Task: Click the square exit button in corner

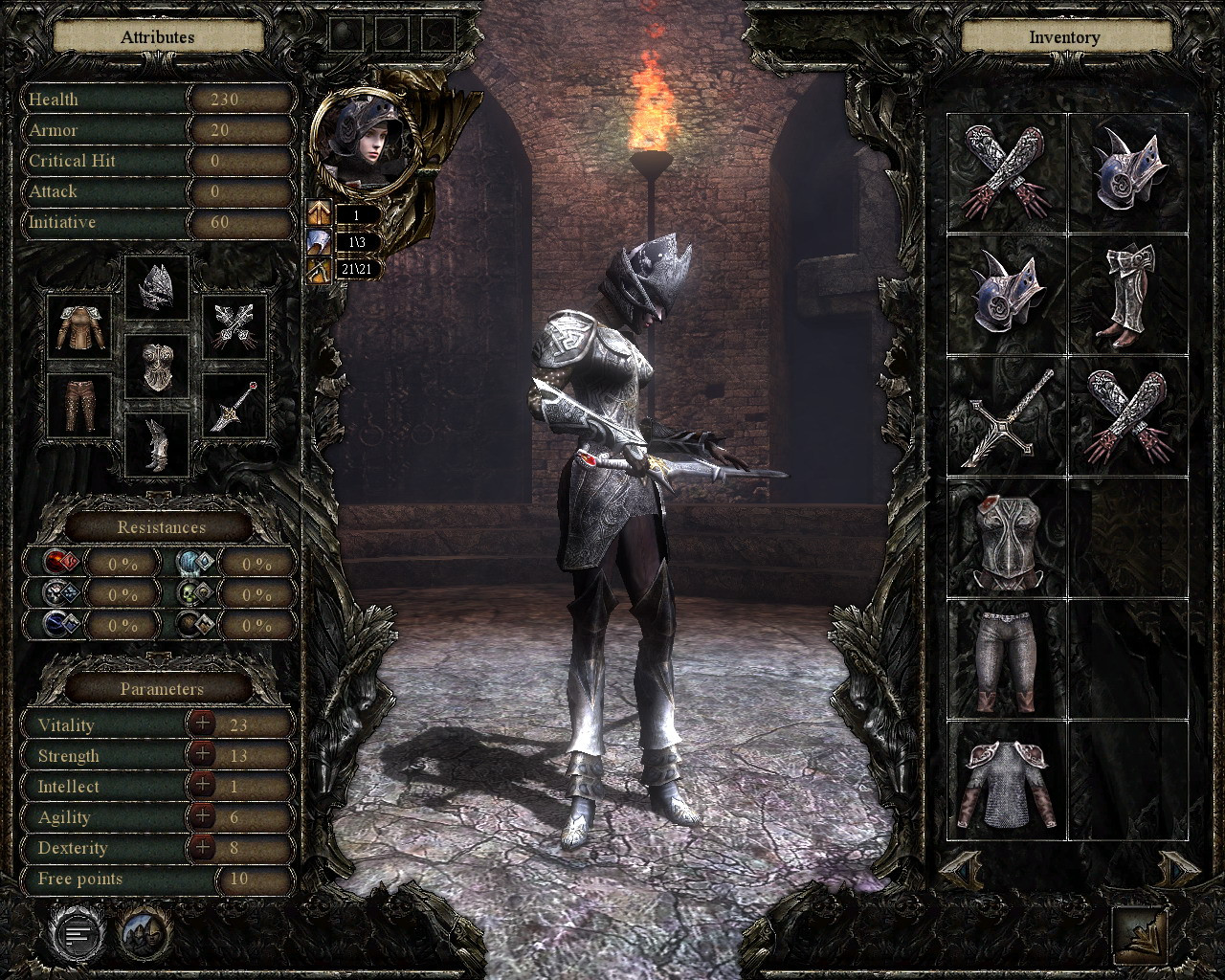Action: [1141, 933]
